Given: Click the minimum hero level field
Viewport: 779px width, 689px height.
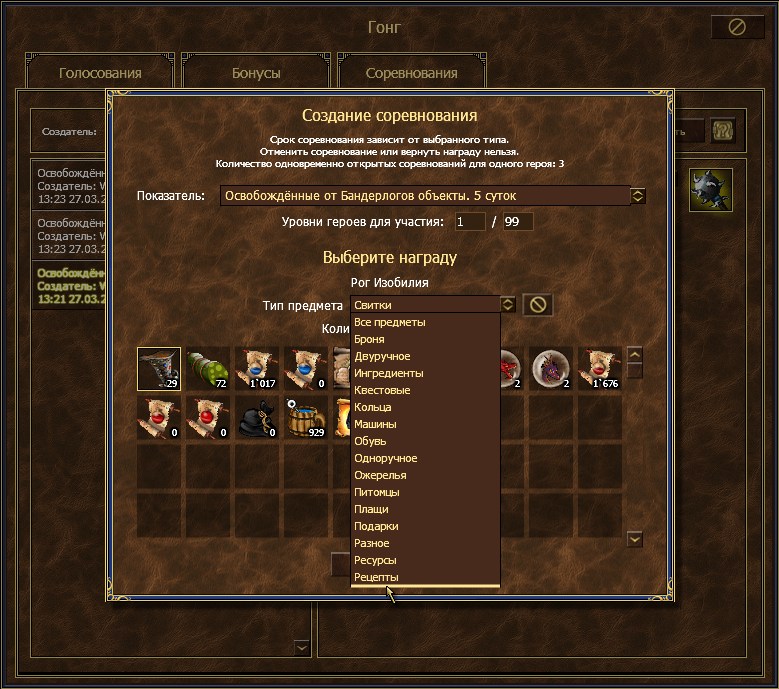Looking at the screenshot, I should point(470,222).
